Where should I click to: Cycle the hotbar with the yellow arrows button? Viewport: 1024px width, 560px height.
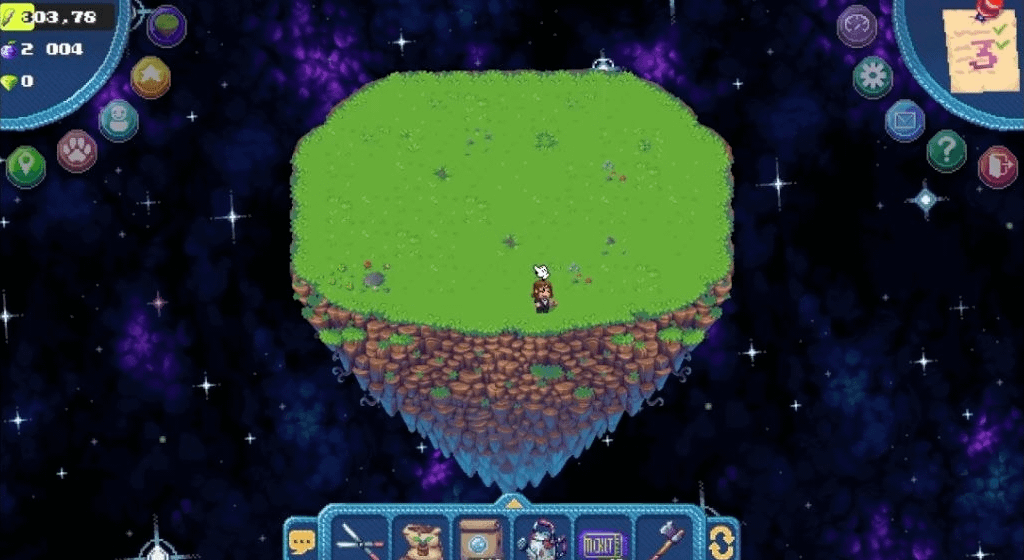722,542
